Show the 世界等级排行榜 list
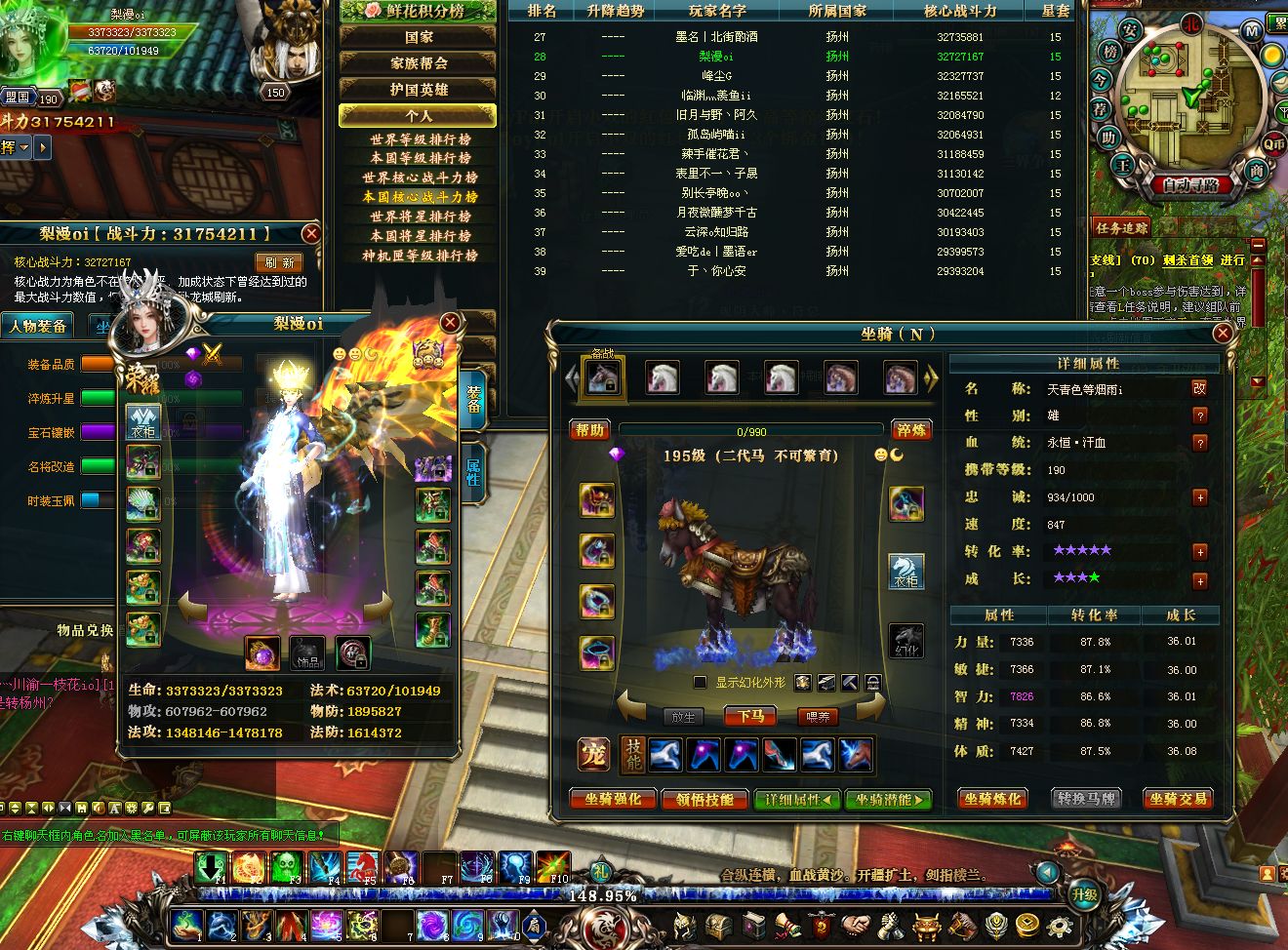Screen dimensions: 1288x950 click(x=420, y=139)
